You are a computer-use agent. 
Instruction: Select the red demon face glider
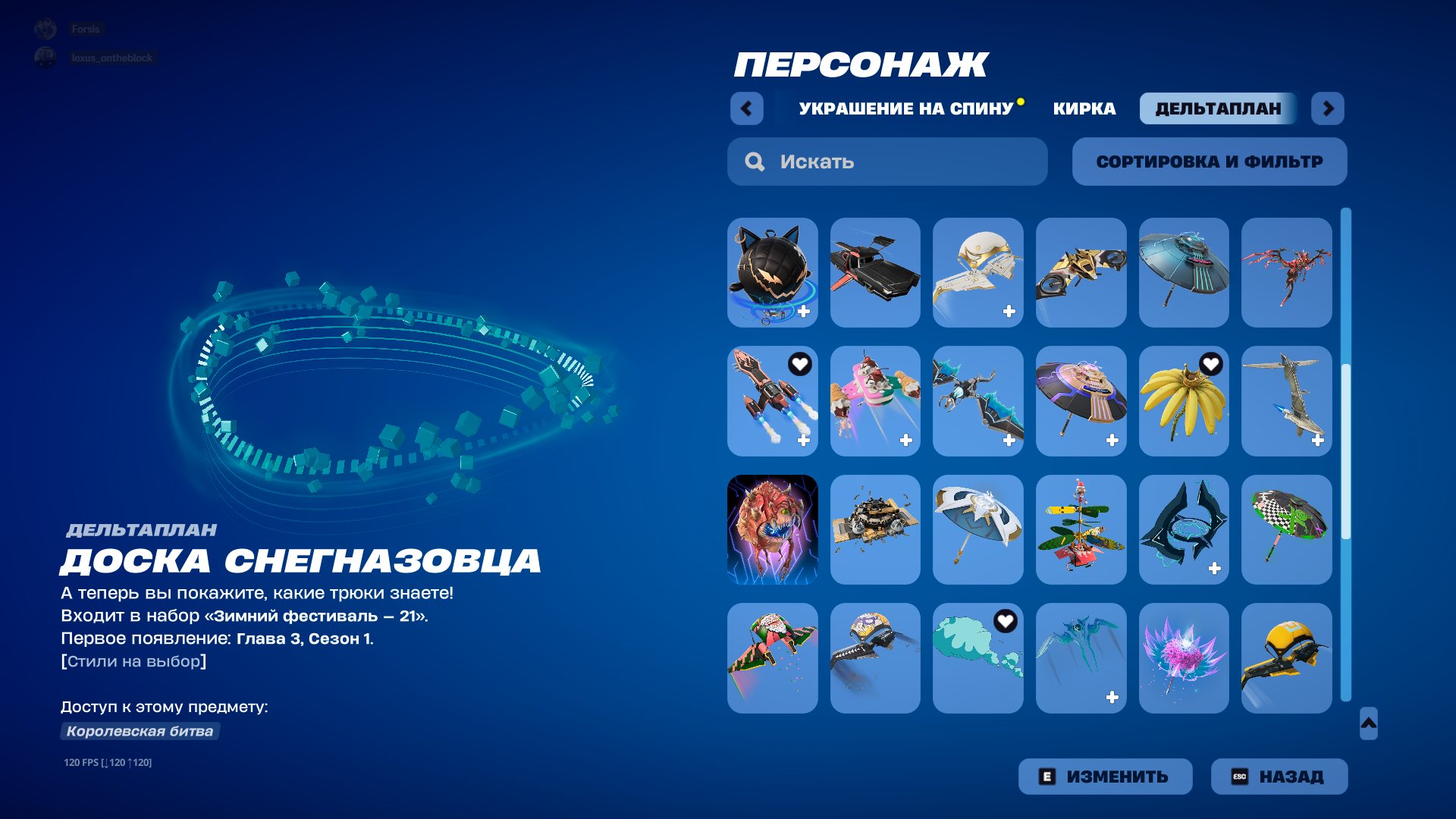coord(772,530)
